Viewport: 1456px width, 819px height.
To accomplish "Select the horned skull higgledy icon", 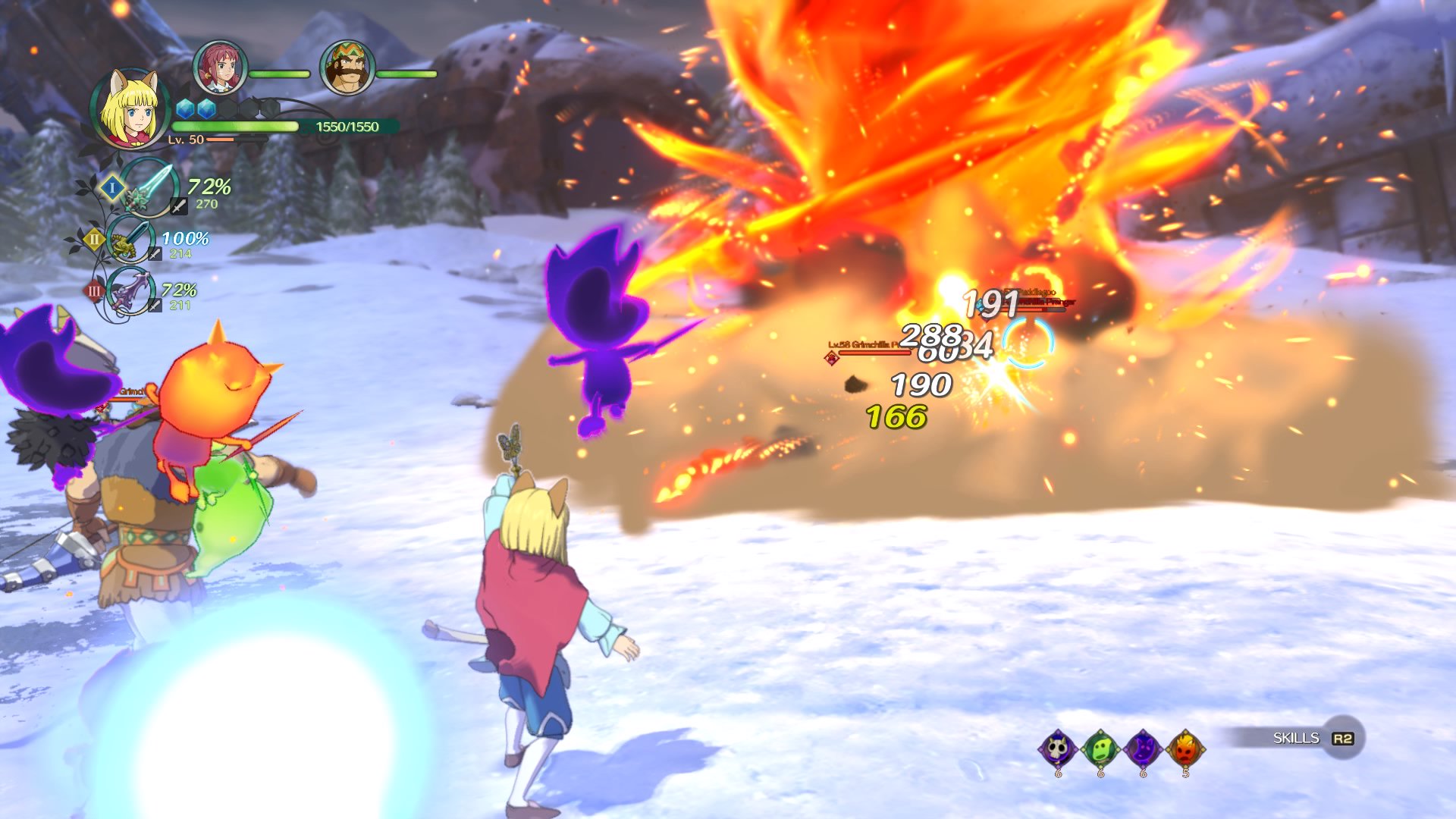I will click(1058, 749).
